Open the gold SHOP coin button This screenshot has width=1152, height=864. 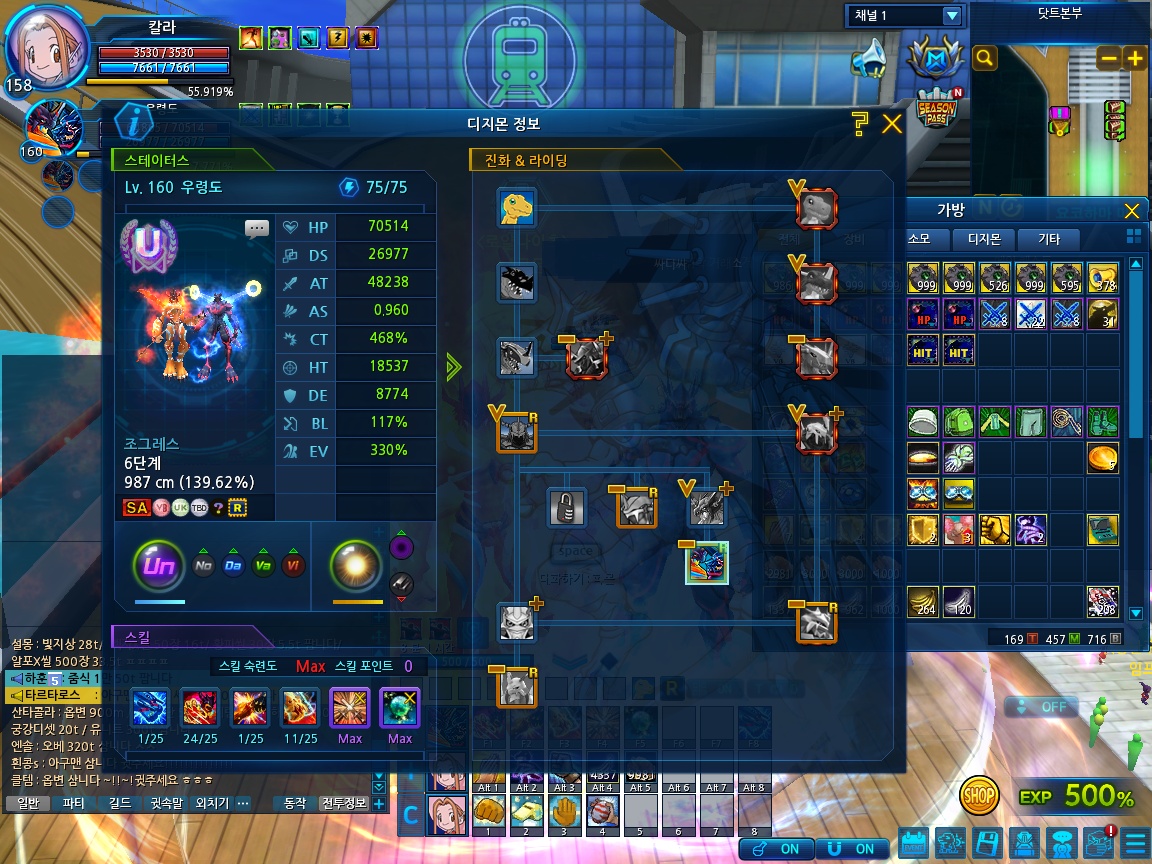979,796
